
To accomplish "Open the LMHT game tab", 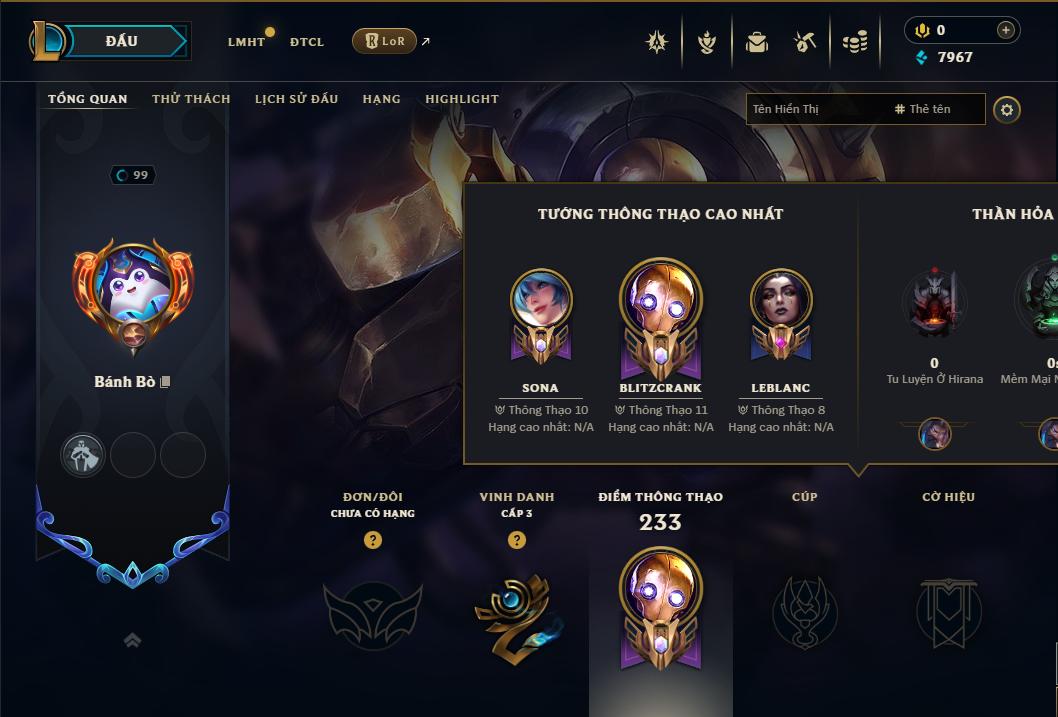I will click(x=246, y=42).
